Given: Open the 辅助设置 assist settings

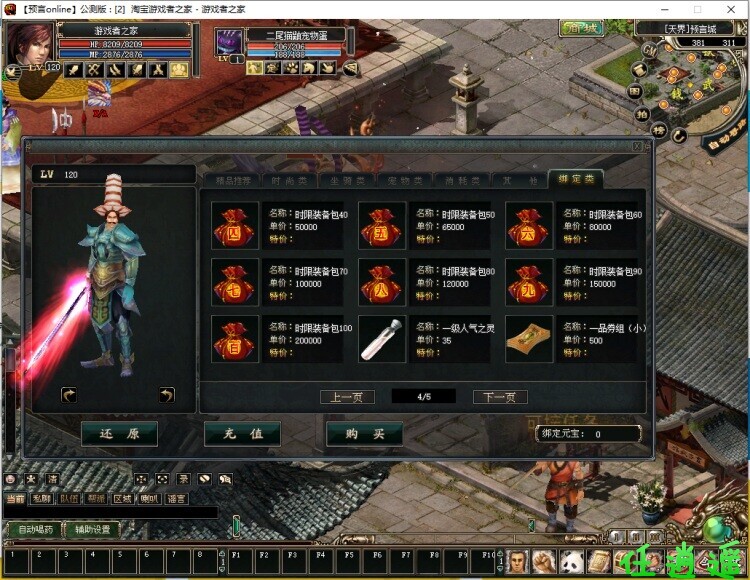Looking at the screenshot, I should point(94,530).
